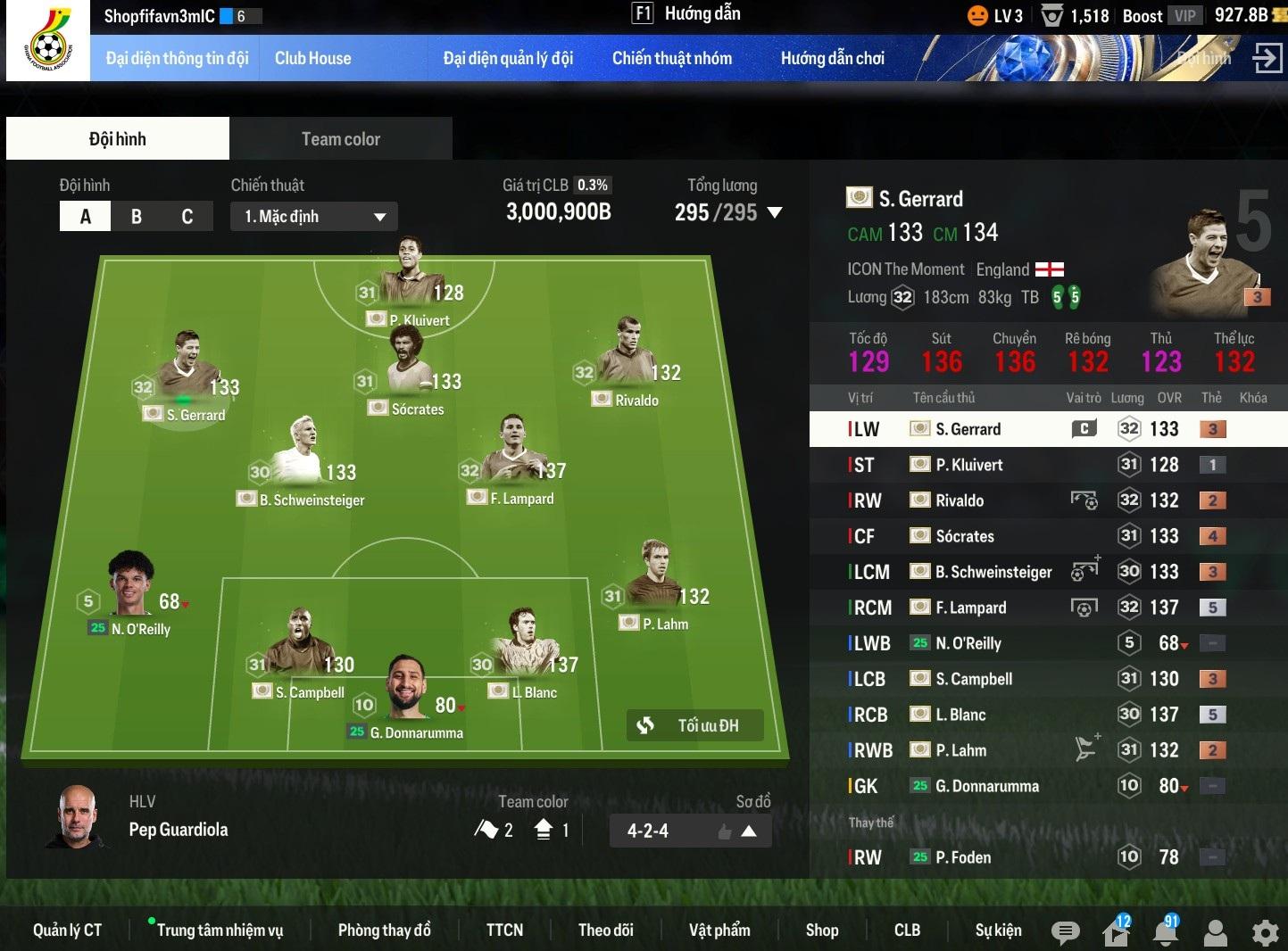The width and height of the screenshot is (1288, 951).
Task: Open the Chiến thuật tactics dropdown
Action: (x=313, y=217)
